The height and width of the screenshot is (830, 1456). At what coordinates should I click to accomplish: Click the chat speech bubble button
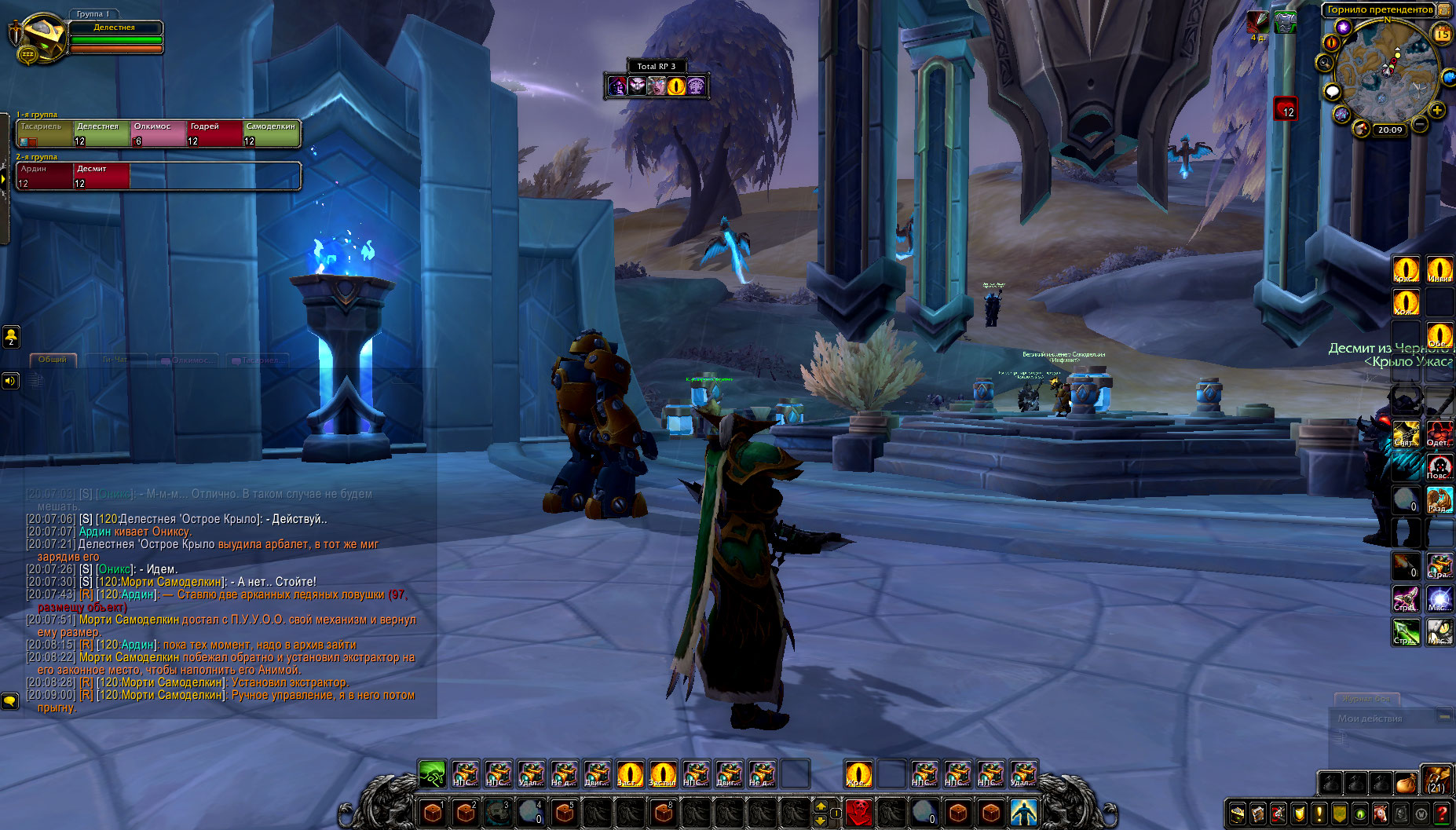(x=10, y=700)
